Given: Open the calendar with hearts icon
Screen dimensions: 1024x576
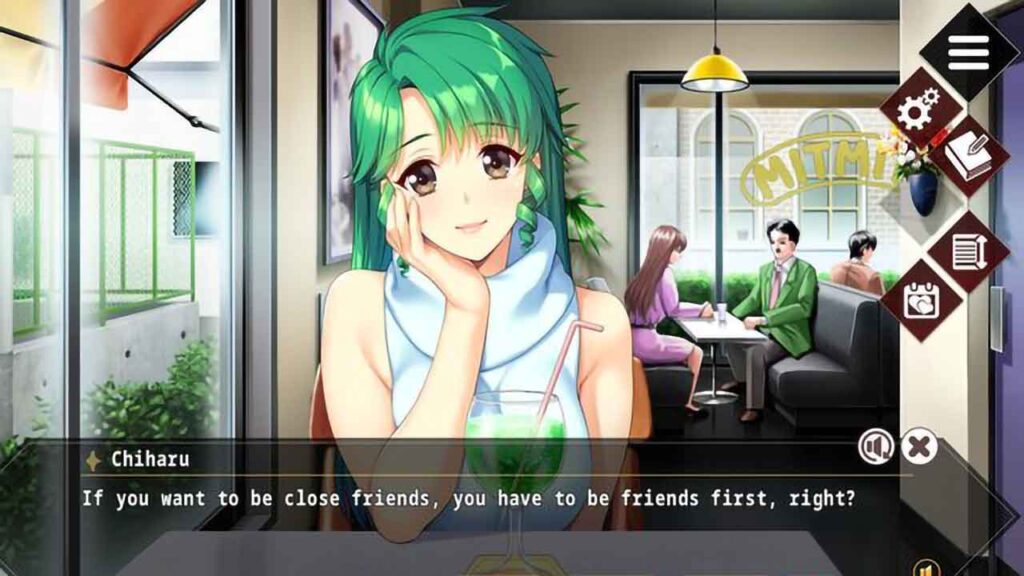Looking at the screenshot, I should [920, 299].
